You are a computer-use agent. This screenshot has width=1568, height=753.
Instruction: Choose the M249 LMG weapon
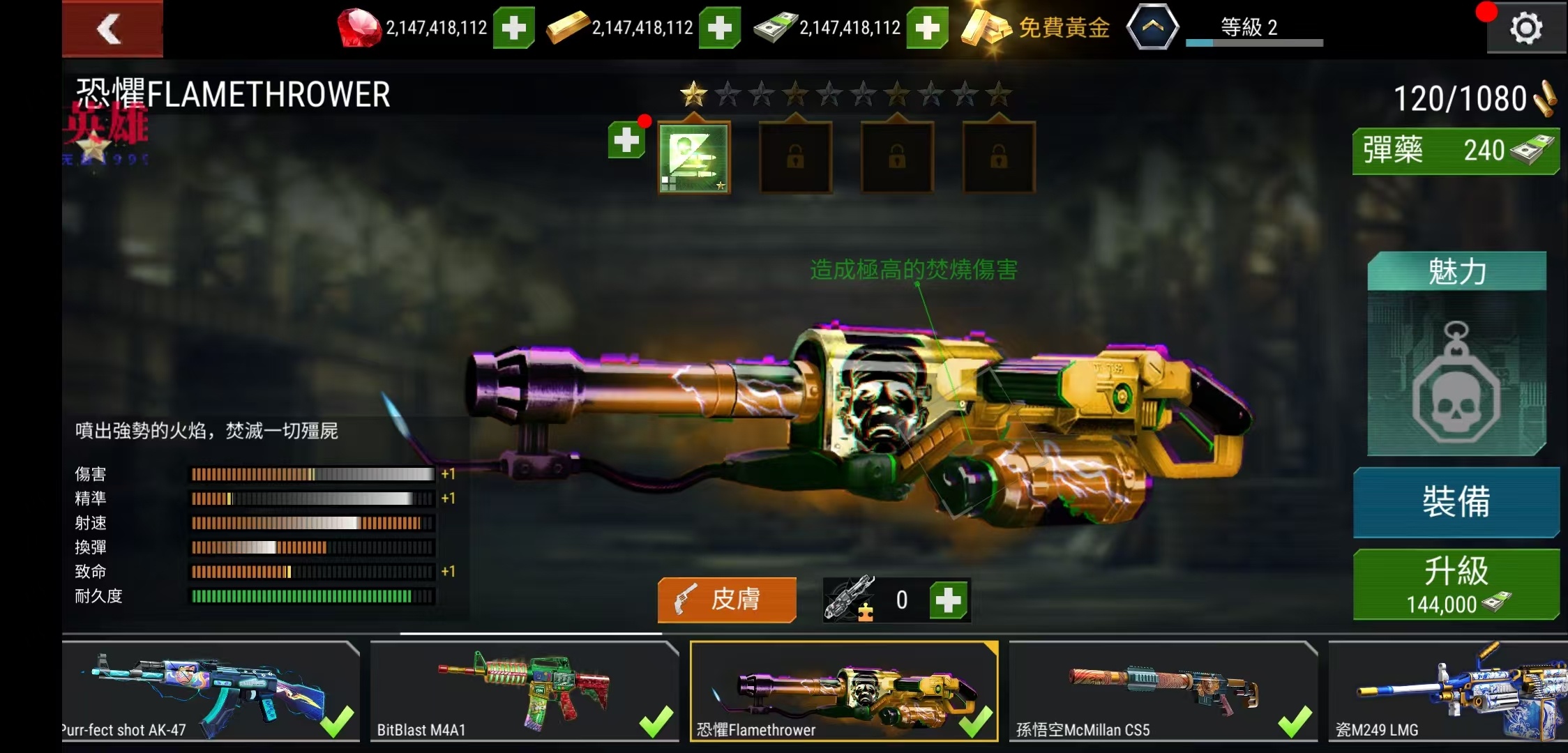tap(1447, 690)
